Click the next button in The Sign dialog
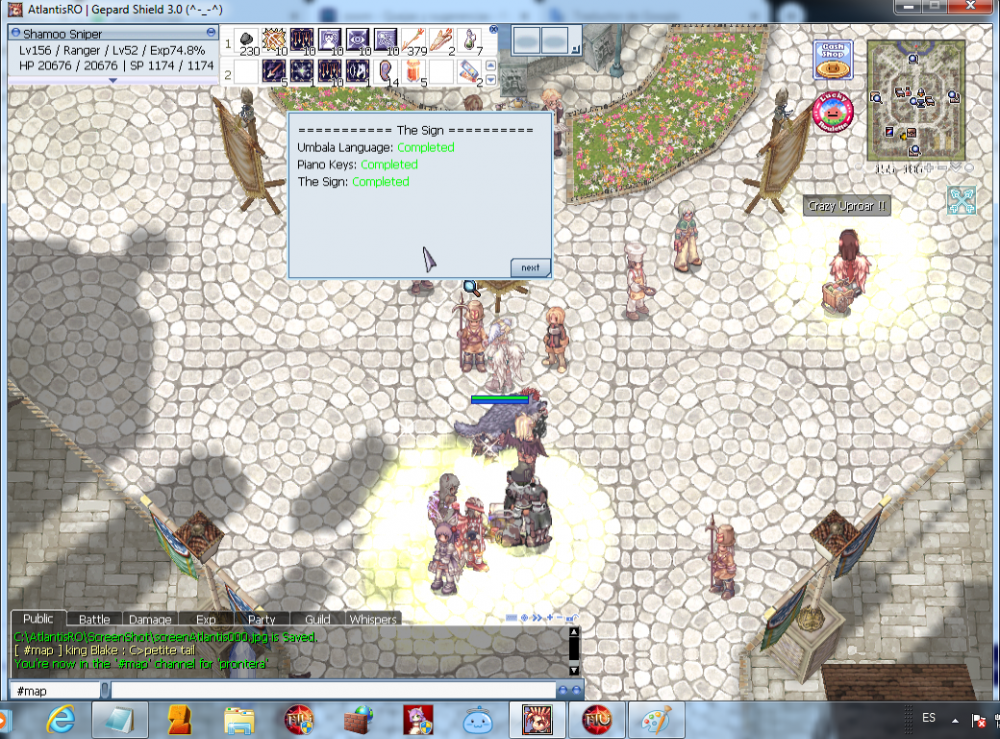Image resolution: width=1000 pixels, height=739 pixels. pyautogui.click(x=530, y=267)
